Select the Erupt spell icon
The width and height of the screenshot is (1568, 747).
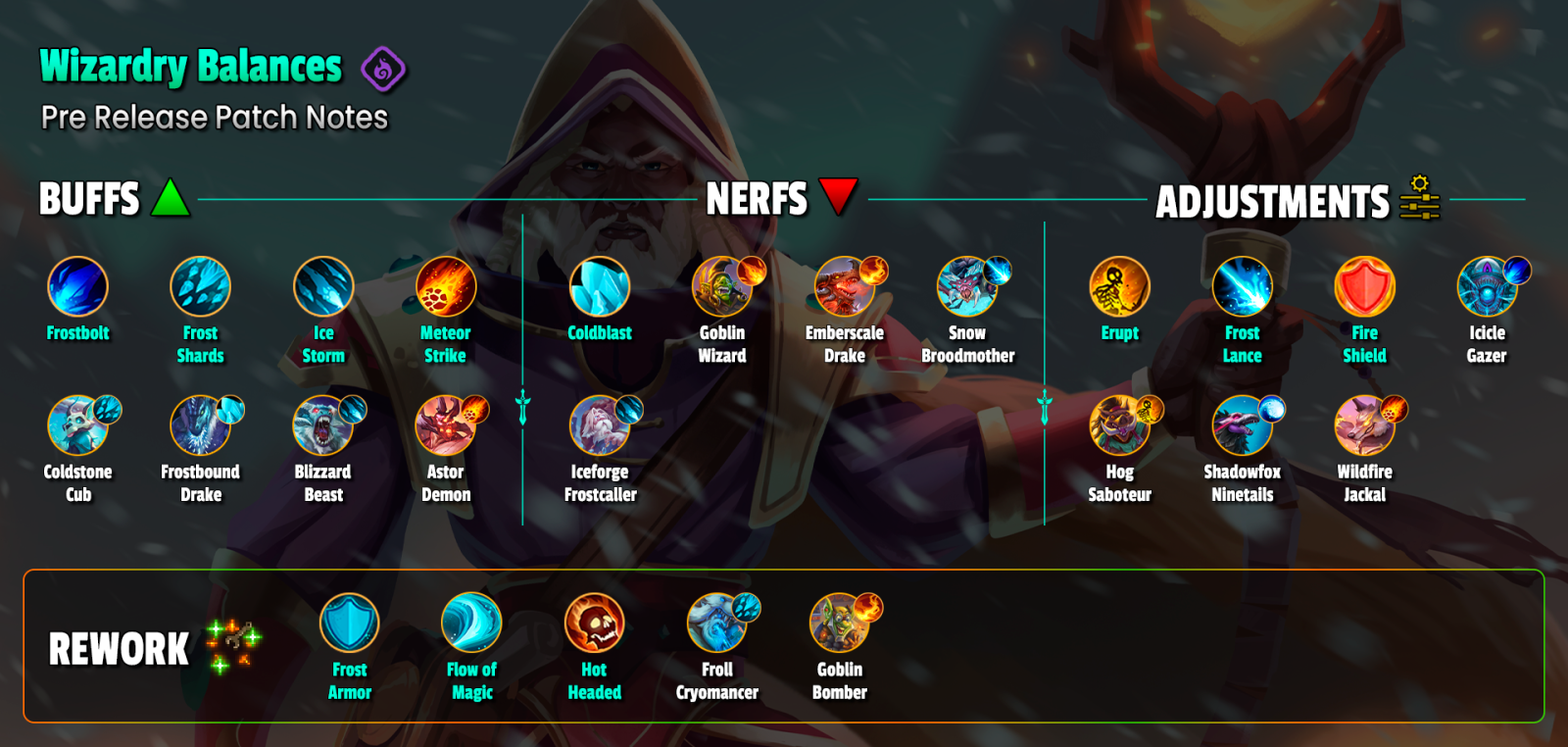click(x=1119, y=286)
